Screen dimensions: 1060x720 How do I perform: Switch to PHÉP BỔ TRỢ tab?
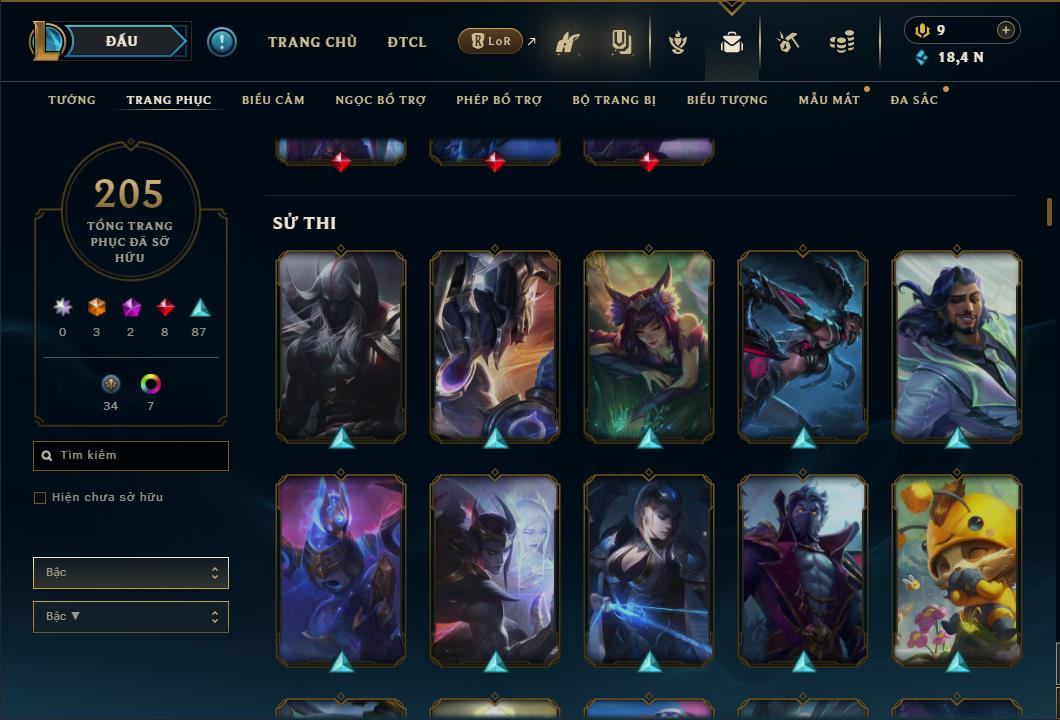[x=499, y=100]
